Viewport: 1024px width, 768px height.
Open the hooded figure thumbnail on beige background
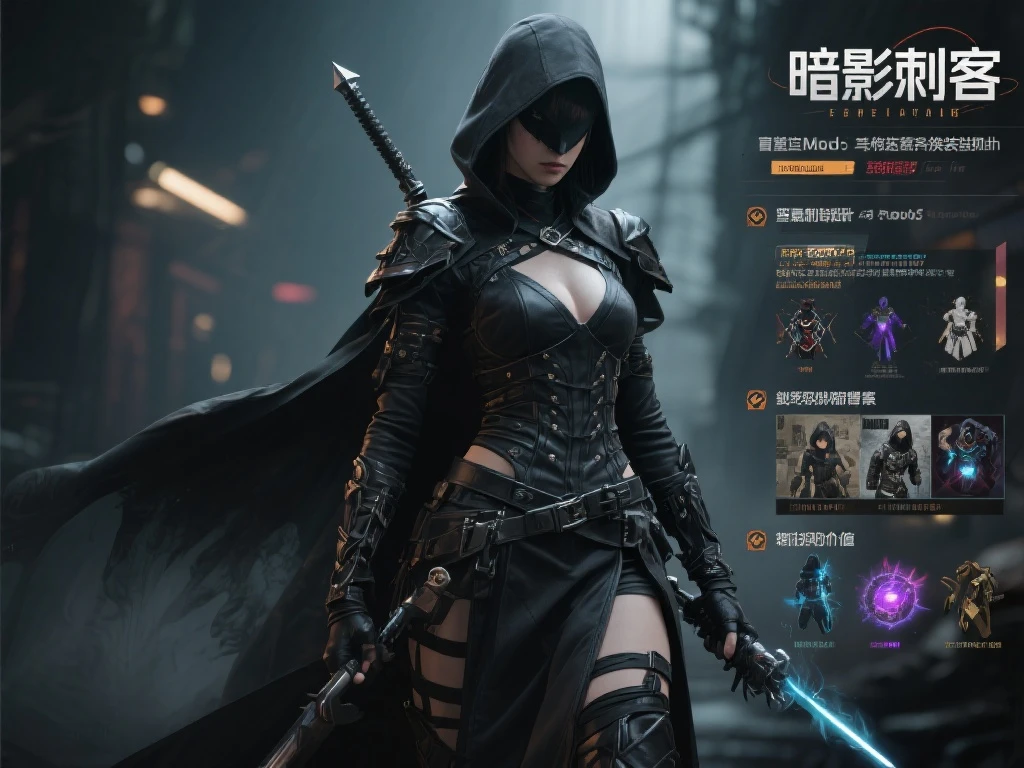coord(817,456)
